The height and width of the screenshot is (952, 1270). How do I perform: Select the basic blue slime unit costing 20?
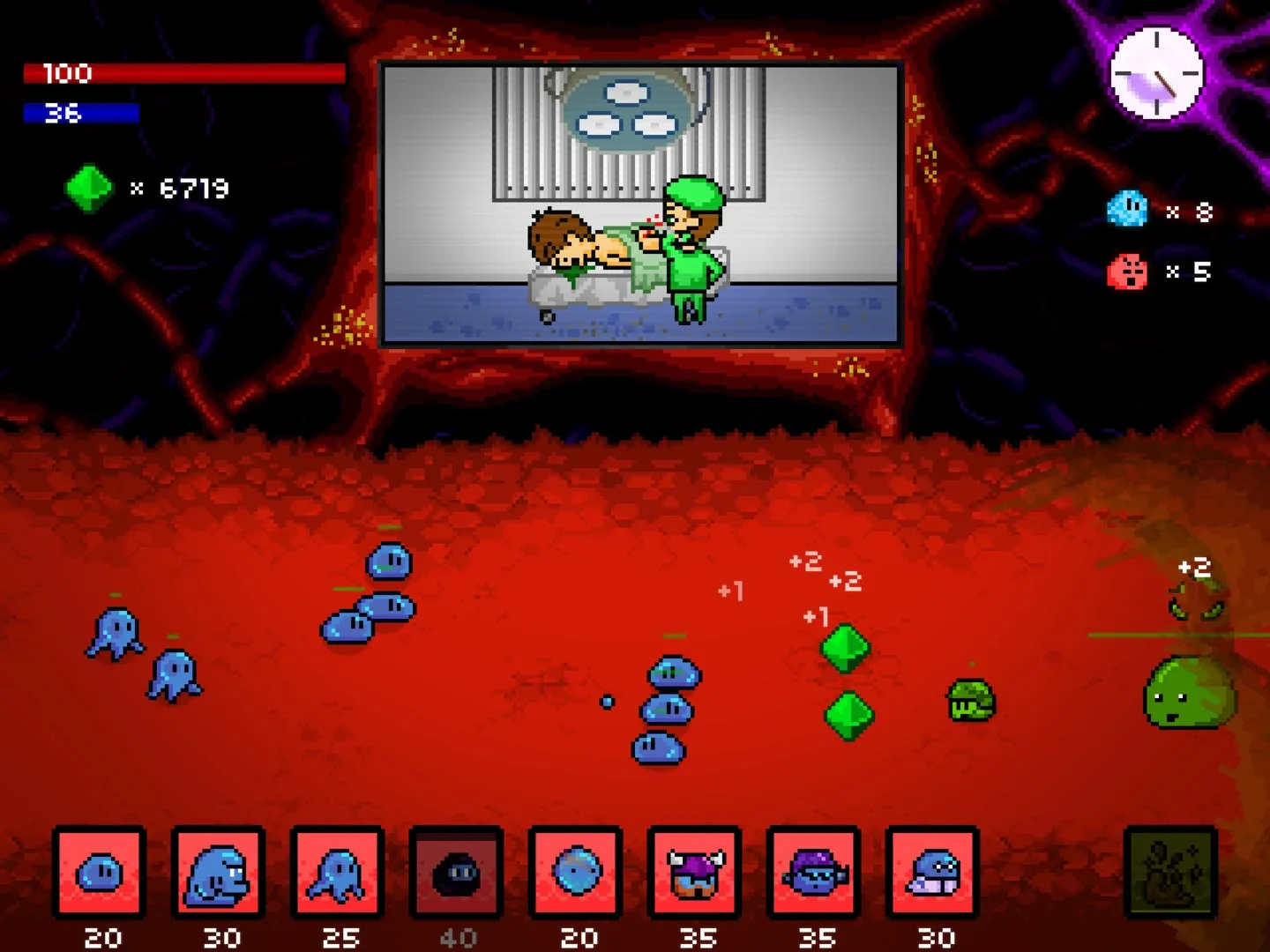point(100,874)
